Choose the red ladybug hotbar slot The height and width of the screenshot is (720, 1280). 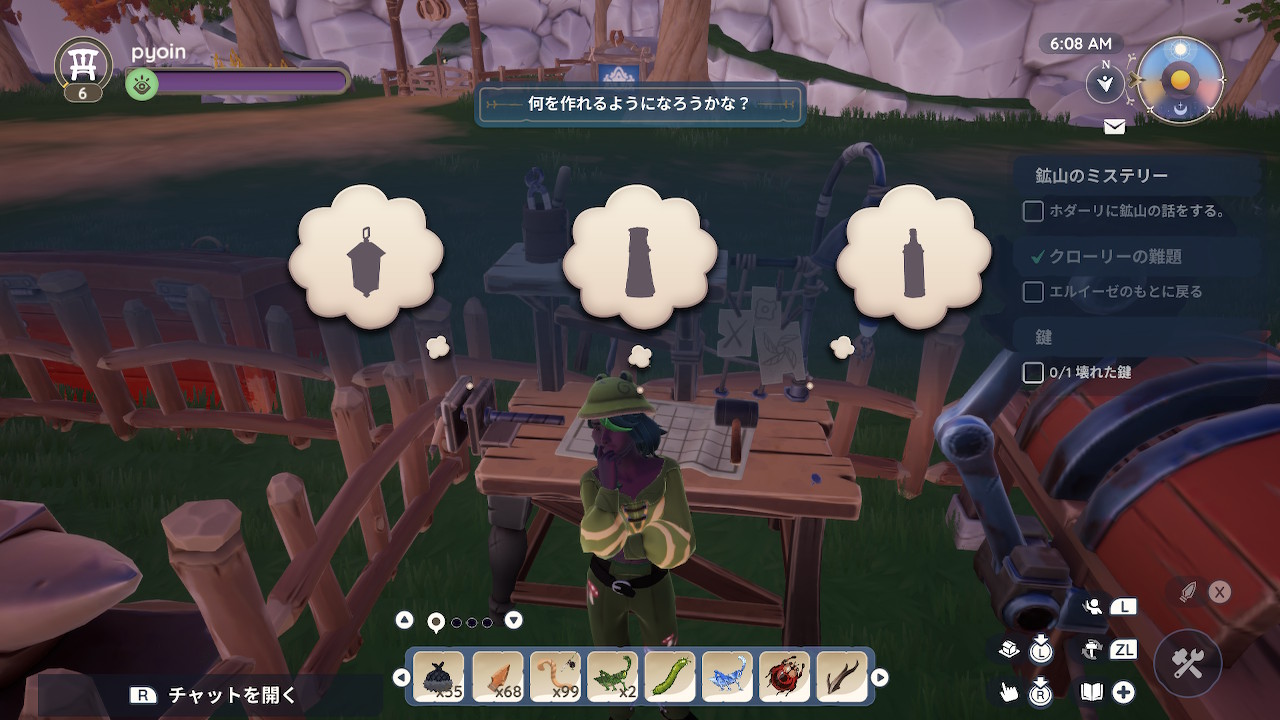pyautogui.click(x=786, y=677)
